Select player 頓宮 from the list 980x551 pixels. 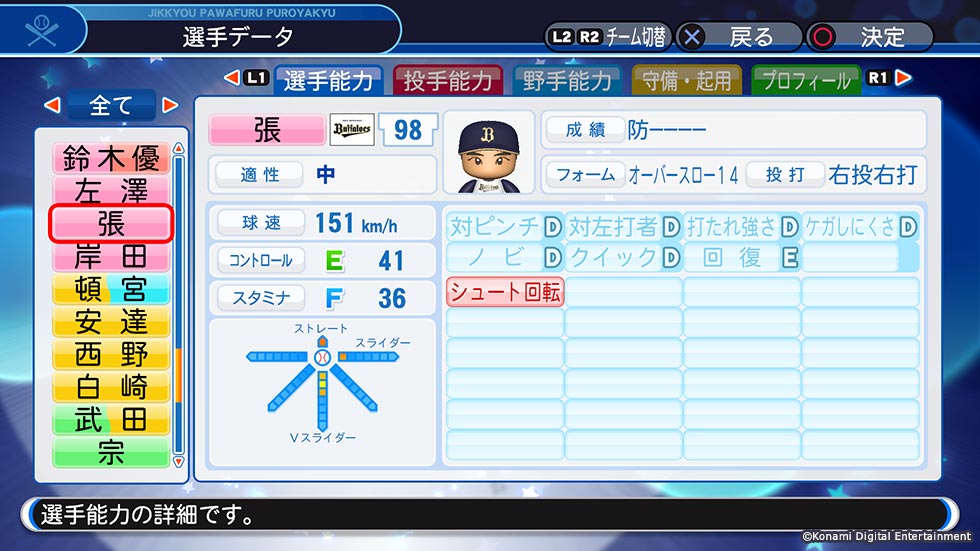tap(111, 288)
